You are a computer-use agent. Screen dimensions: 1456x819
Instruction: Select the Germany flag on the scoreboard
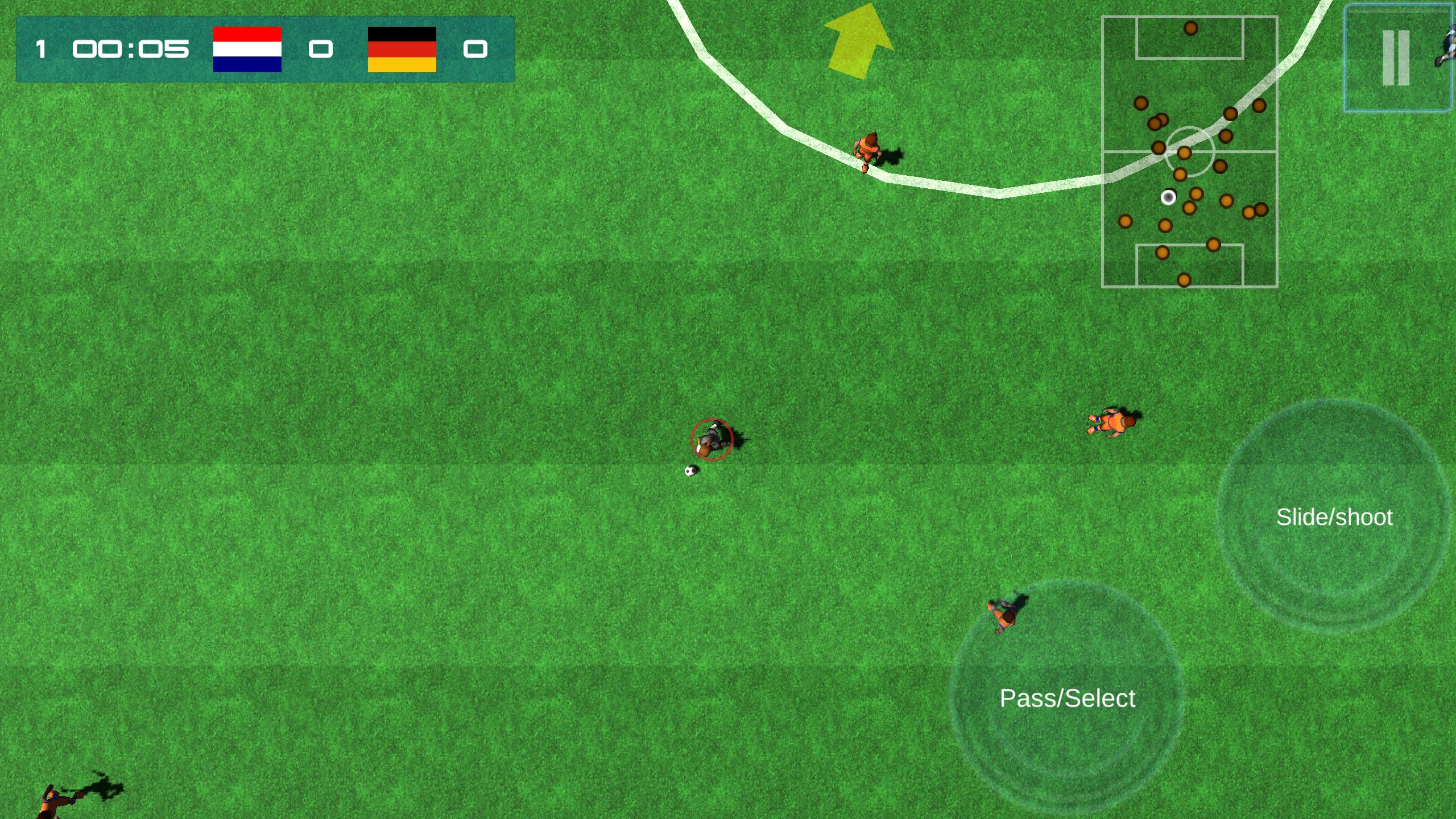[x=403, y=49]
